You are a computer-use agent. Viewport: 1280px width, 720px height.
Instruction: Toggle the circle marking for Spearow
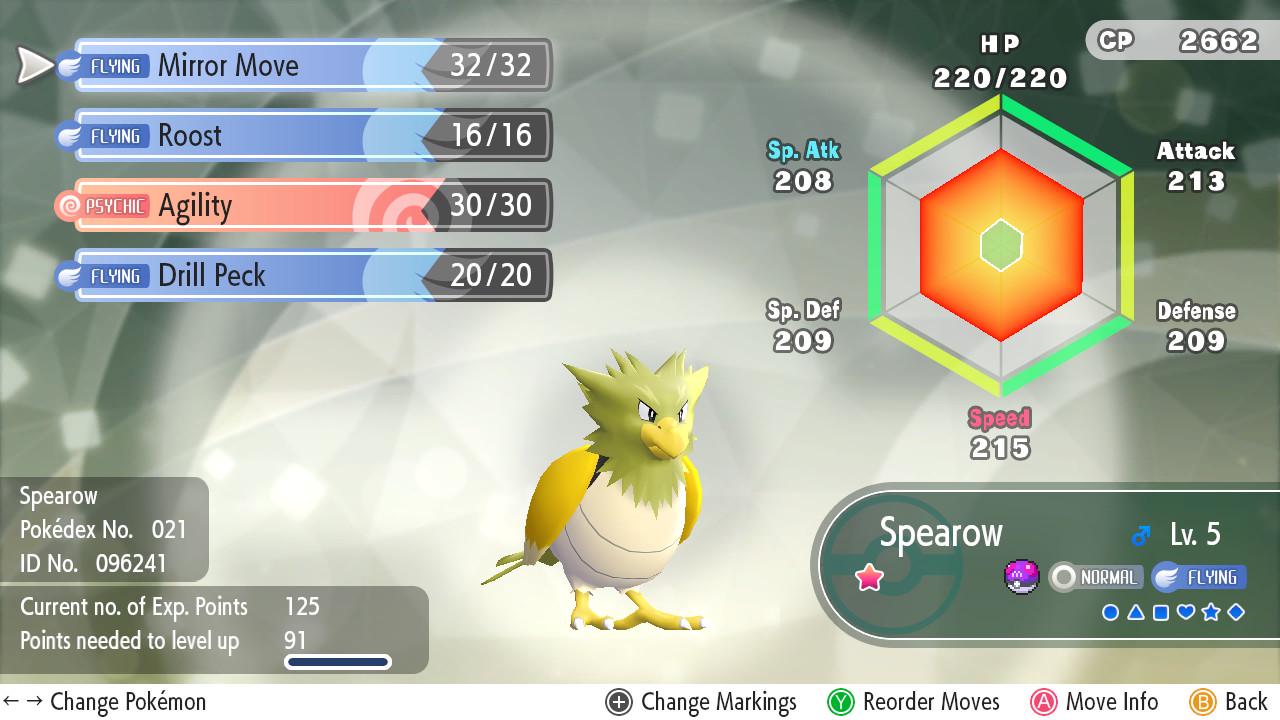[1111, 611]
